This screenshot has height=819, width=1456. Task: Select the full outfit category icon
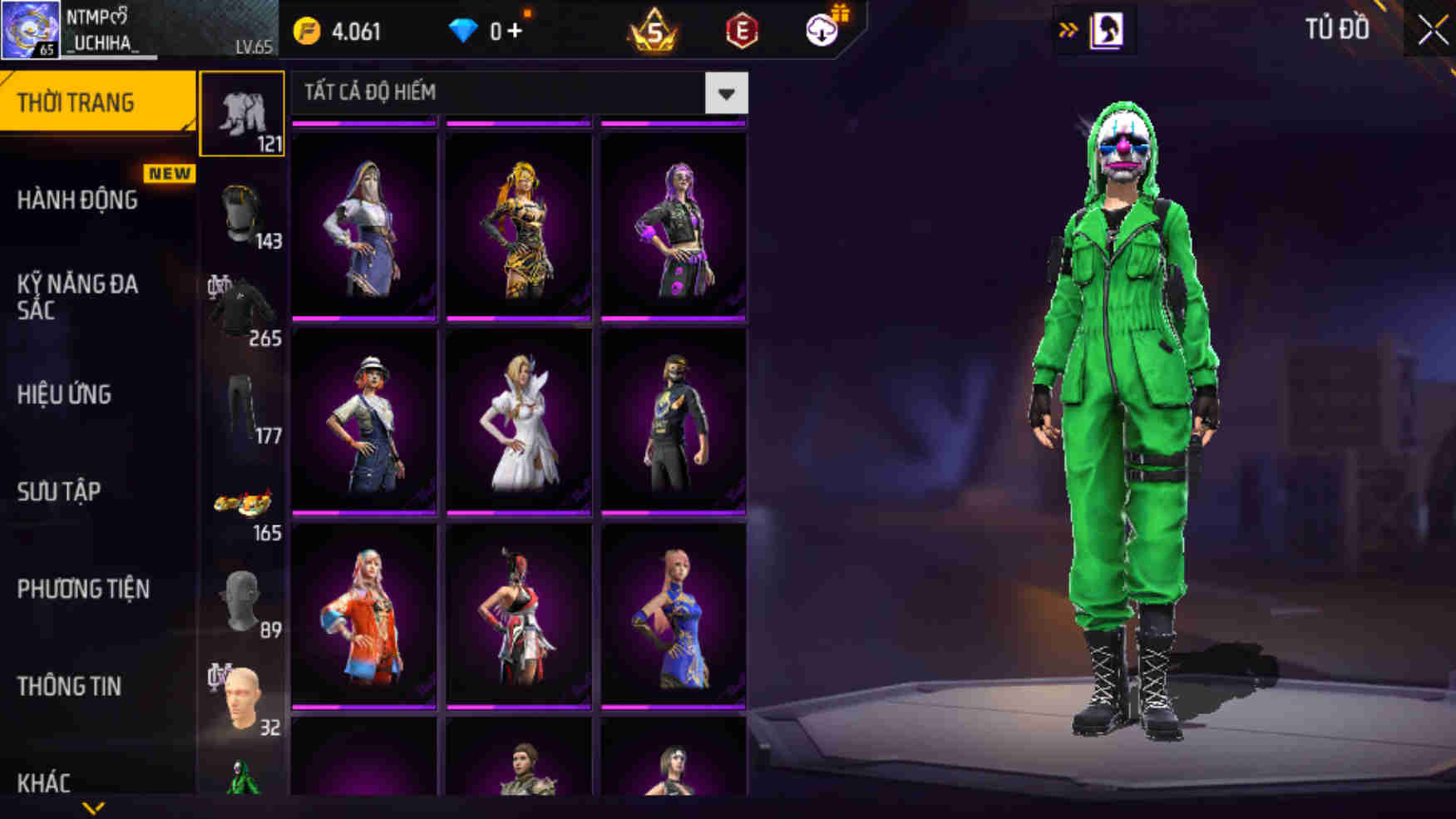pyautogui.click(x=242, y=116)
